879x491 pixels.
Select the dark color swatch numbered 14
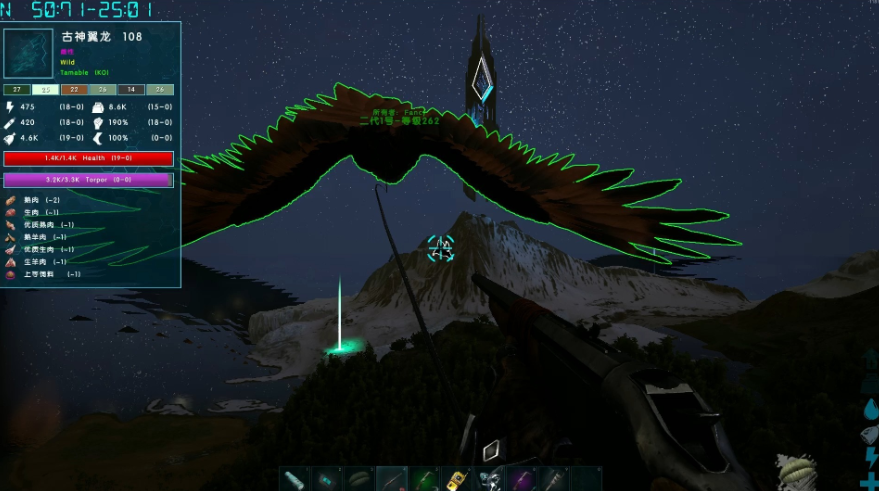[x=132, y=89]
